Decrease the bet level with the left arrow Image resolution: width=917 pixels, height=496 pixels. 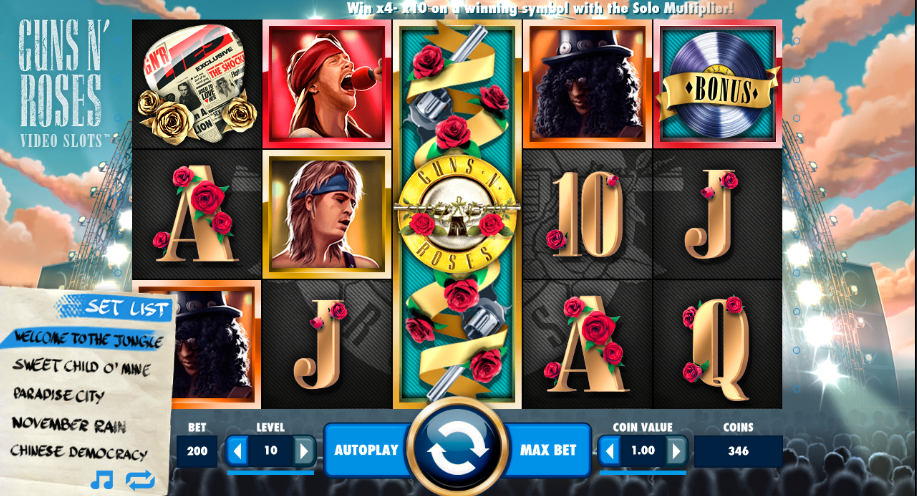pyautogui.click(x=238, y=451)
